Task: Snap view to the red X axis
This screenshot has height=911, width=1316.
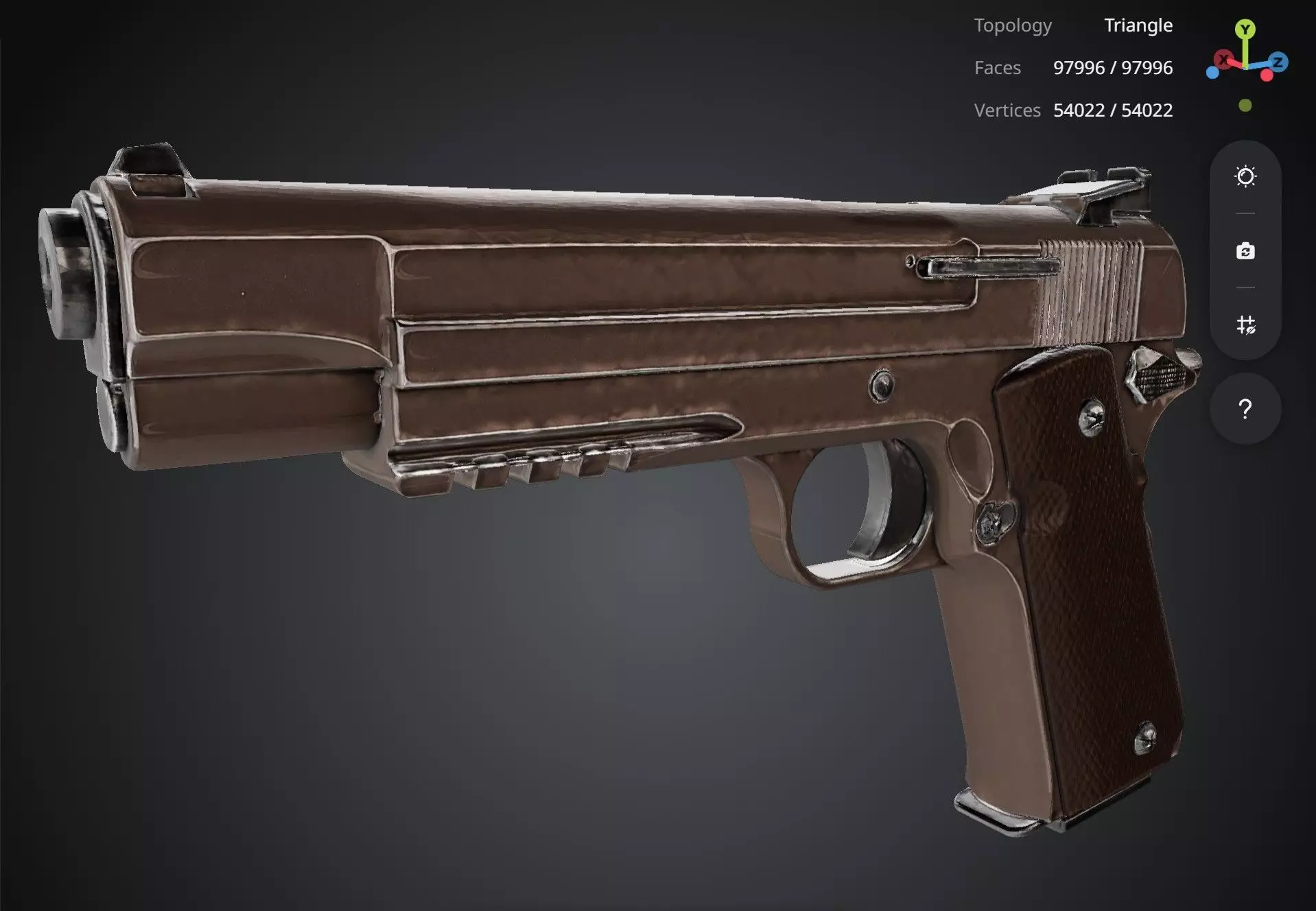Action: point(1223,60)
